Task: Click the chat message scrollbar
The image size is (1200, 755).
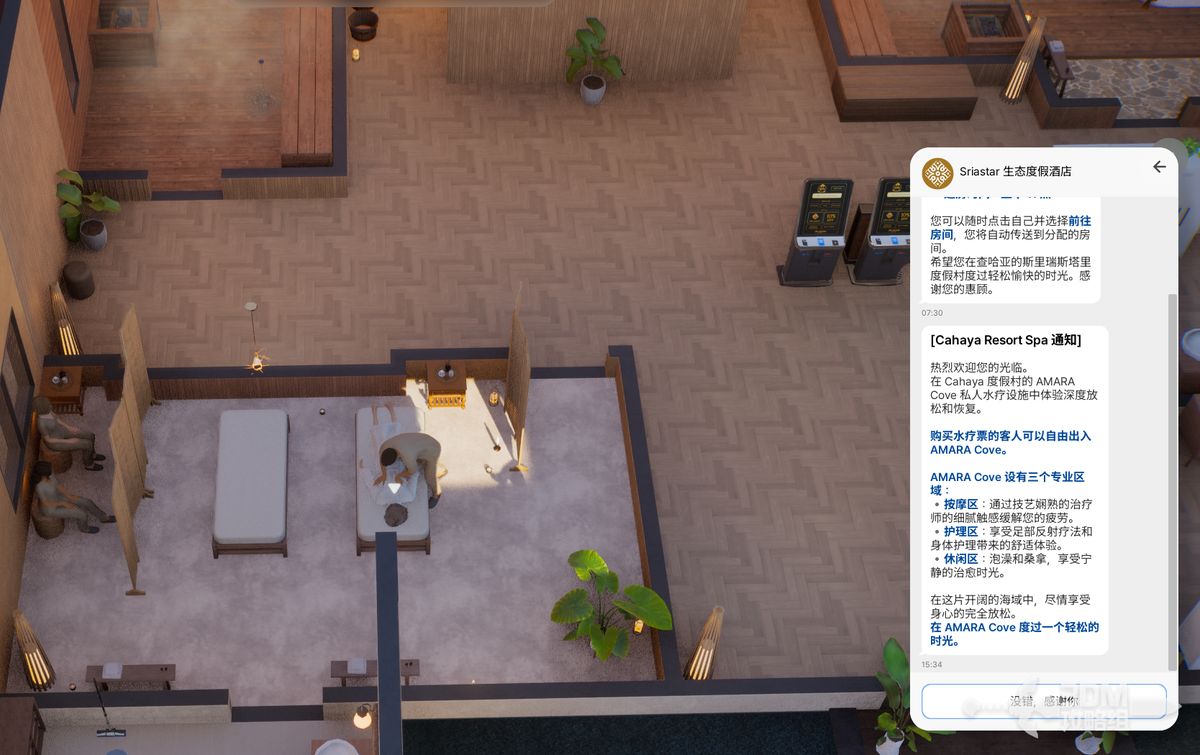Action: pyautogui.click(x=1173, y=480)
